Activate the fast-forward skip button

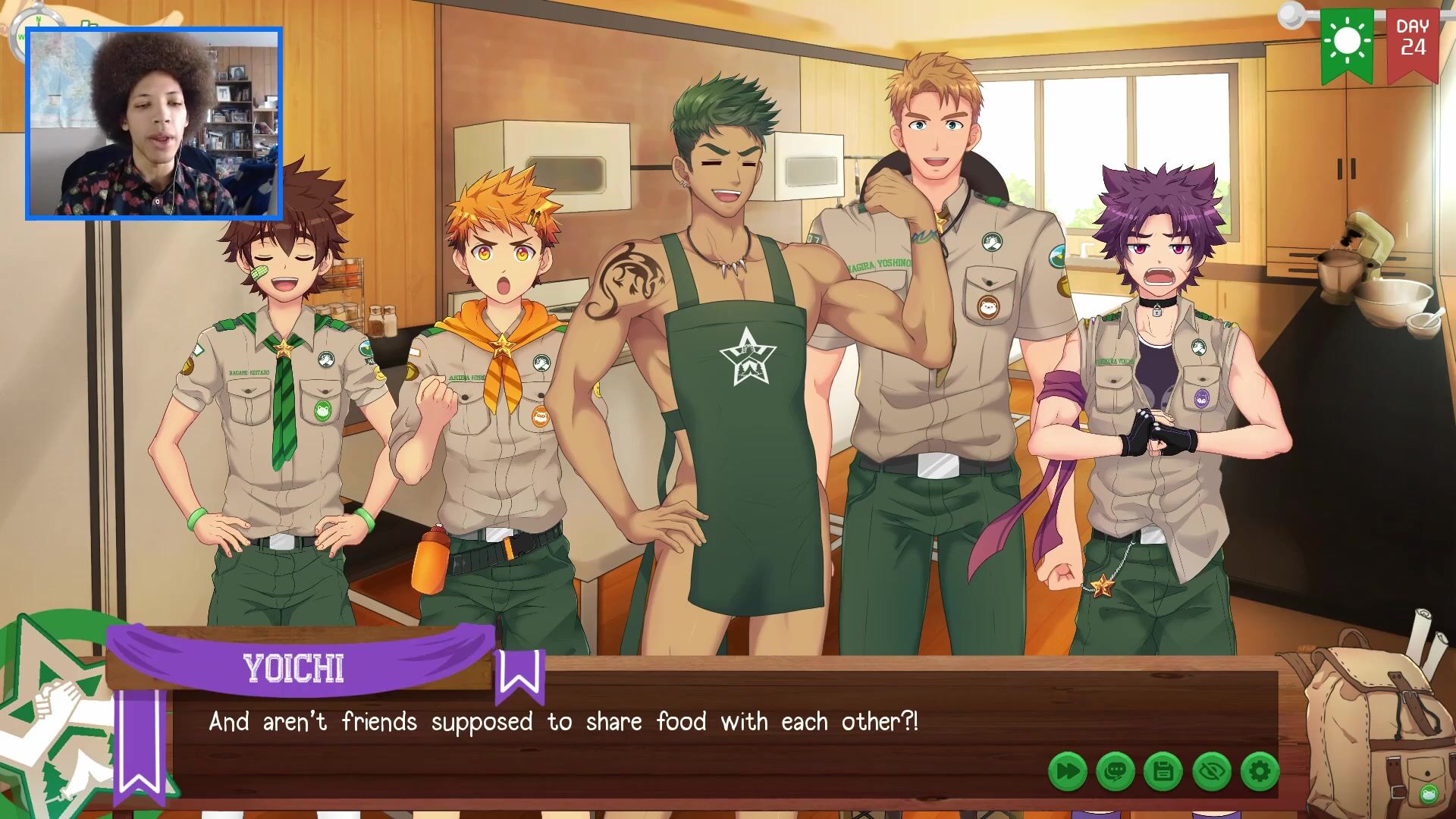(x=1067, y=772)
